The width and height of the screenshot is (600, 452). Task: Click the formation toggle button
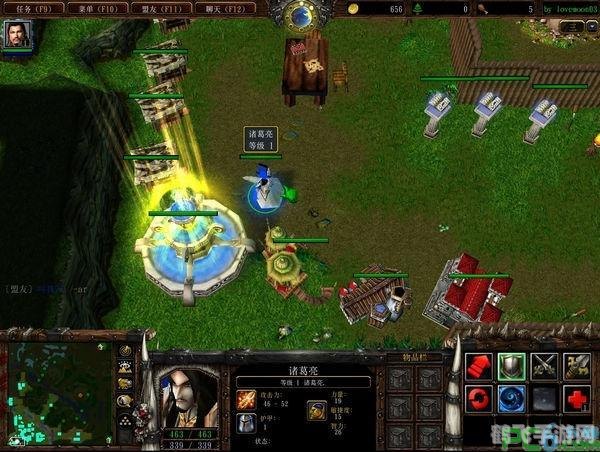(x=125, y=420)
